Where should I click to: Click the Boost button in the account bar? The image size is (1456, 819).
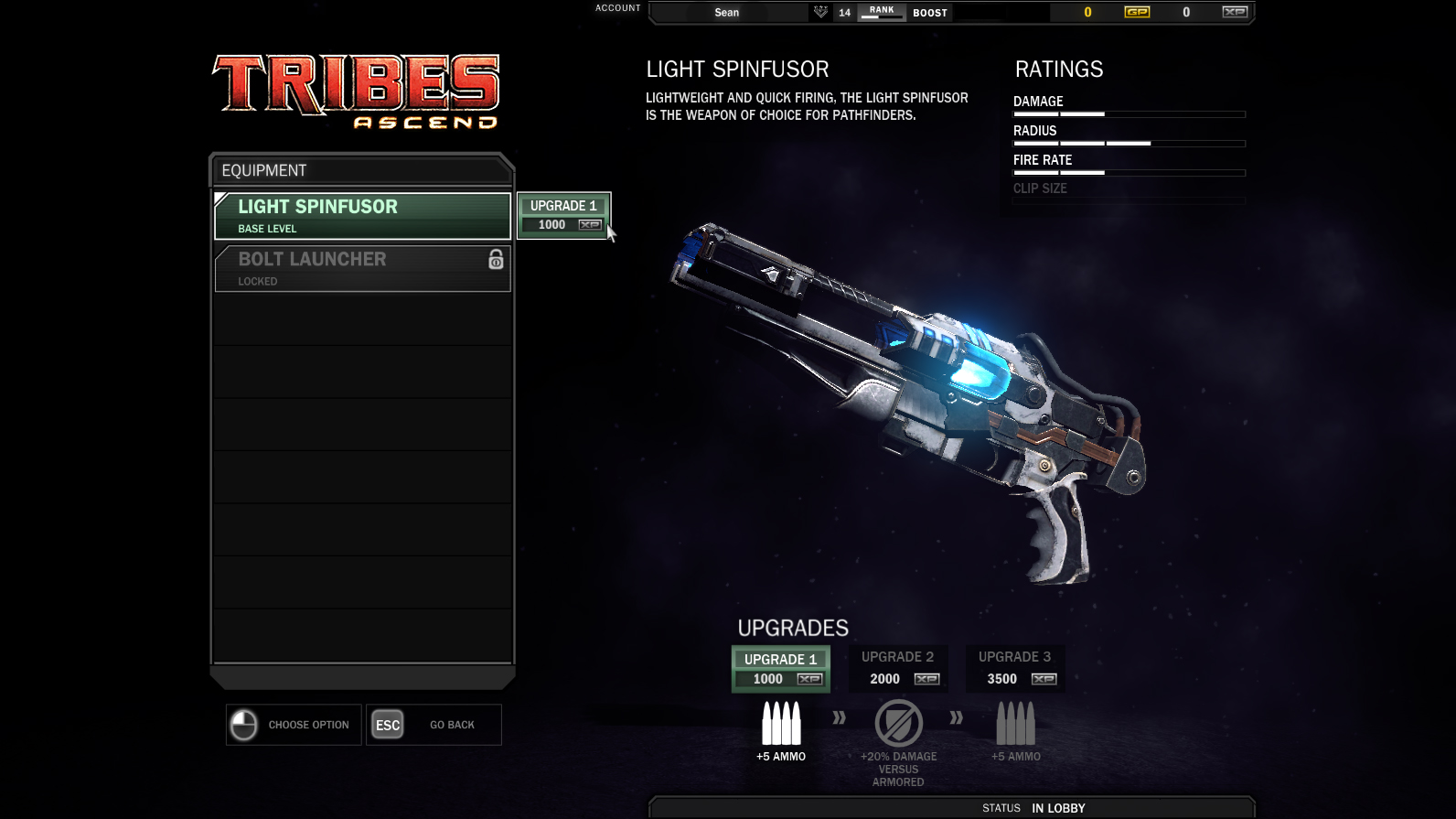click(x=930, y=12)
